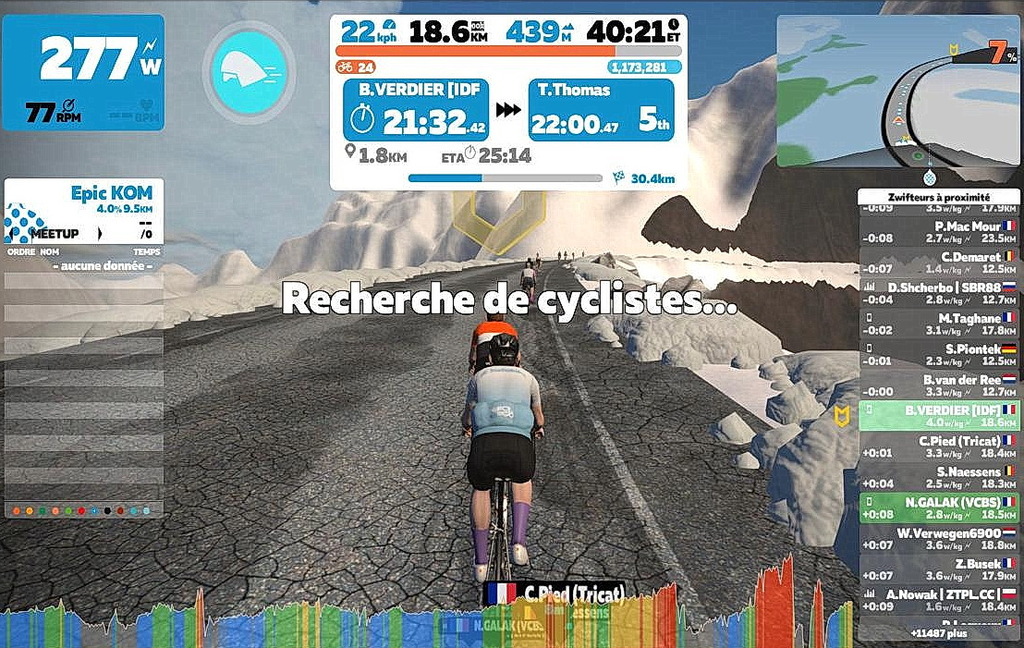Select the T.Thomas 5th place box
Screen dimensions: 1024x648
[x=600, y=110]
